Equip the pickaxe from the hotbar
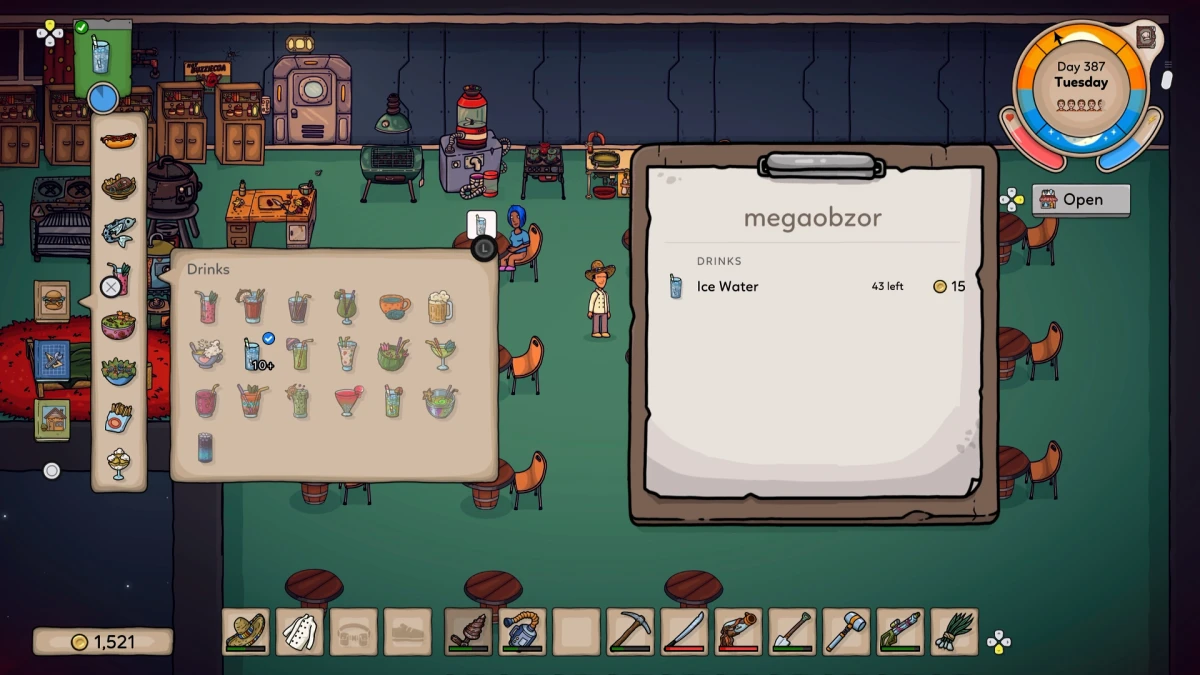Image resolution: width=1200 pixels, height=675 pixels. (x=630, y=632)
